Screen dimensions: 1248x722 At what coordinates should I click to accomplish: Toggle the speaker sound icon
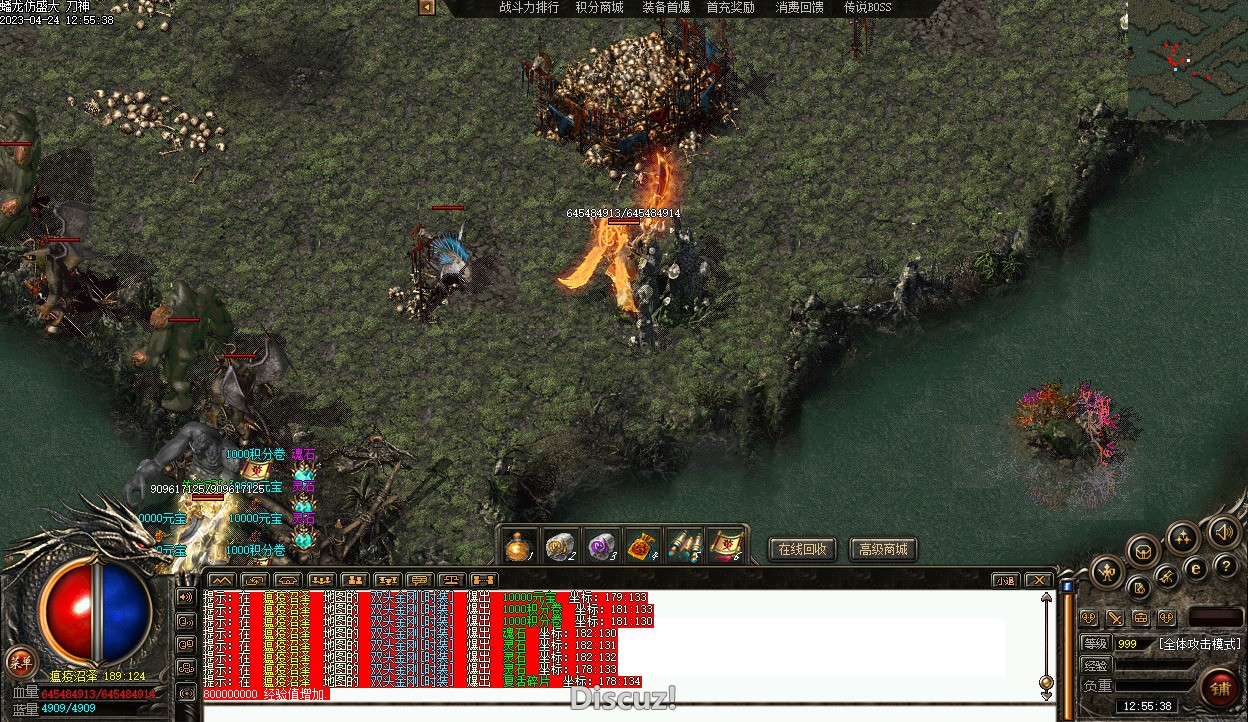click(x=1224, y=532)
